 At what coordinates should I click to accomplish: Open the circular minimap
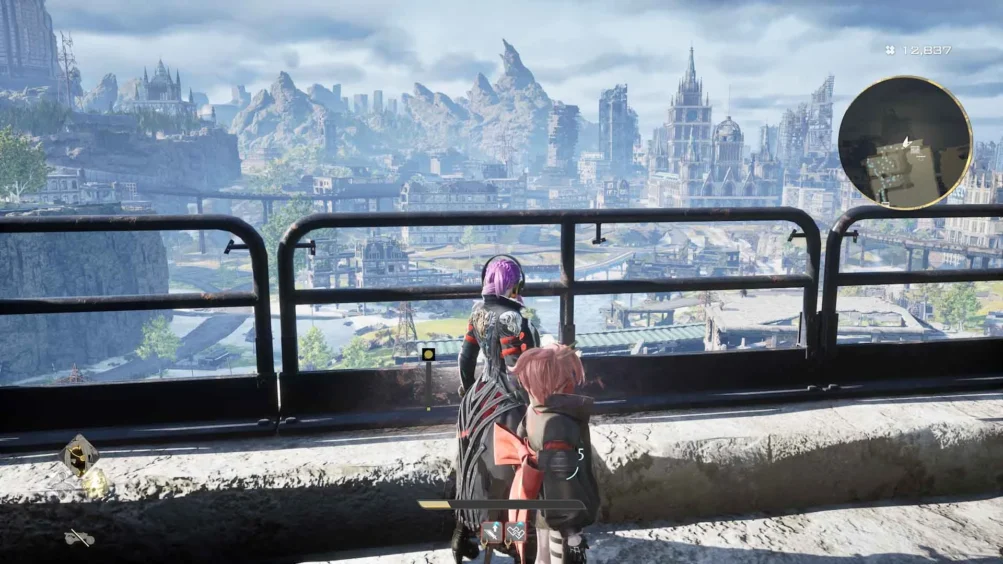click(904, 142)
